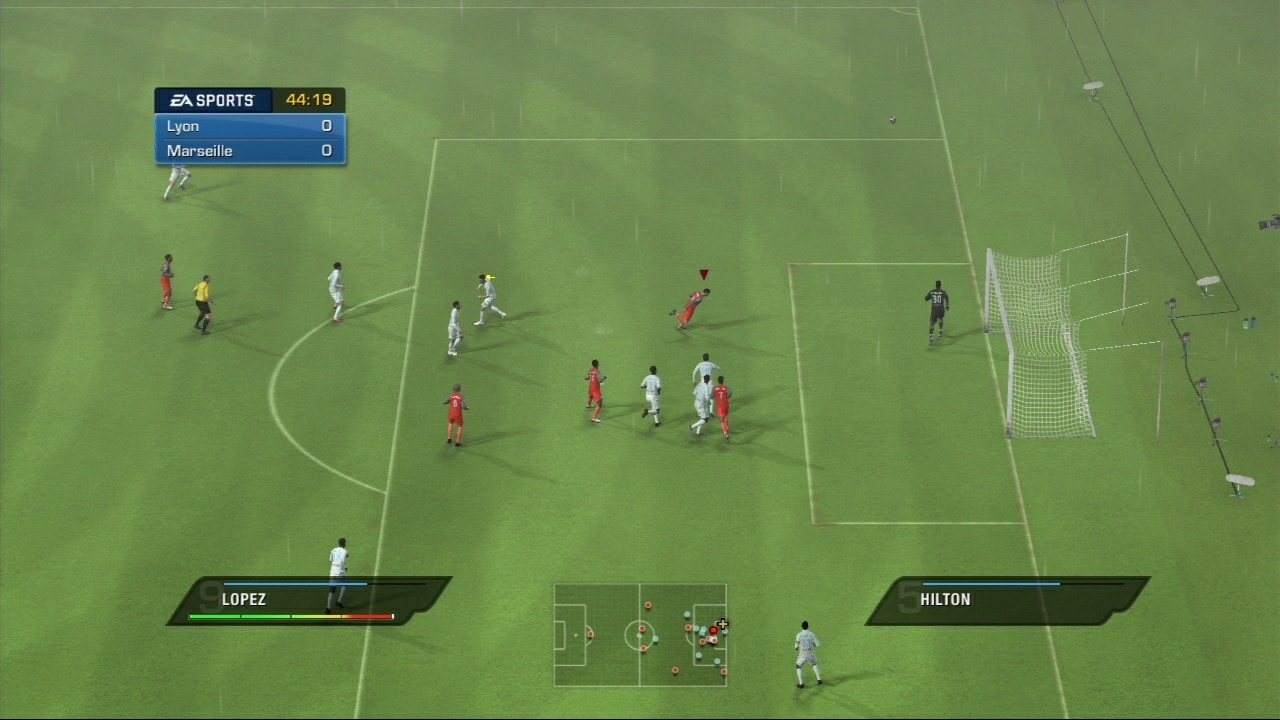Viewport: 1280px width, 720px height.
Task: Select the controlled red player dot on the minimap
Action: coord(713,630)
